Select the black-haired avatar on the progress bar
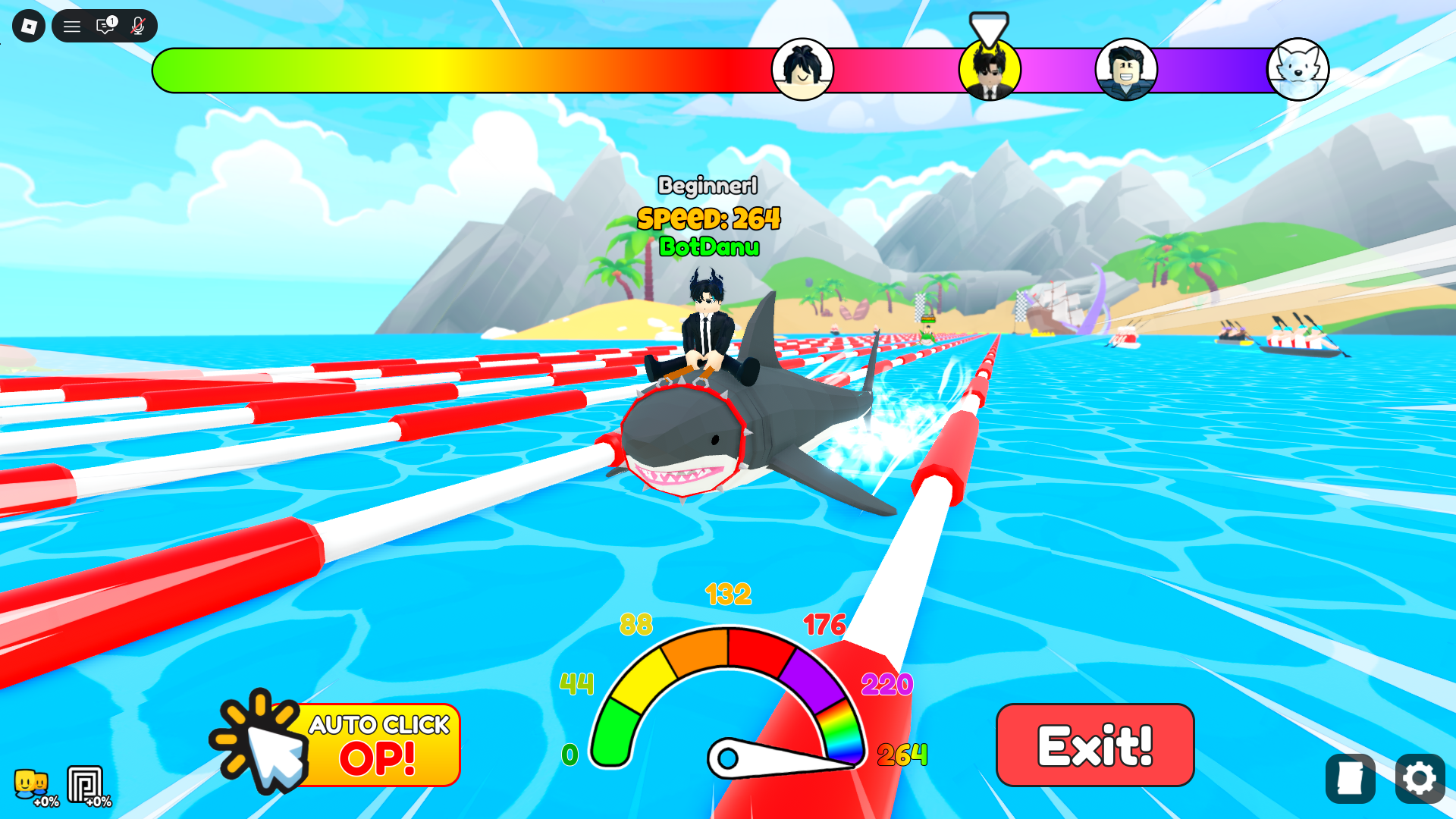Viewport: 1456px width, 819px height. (803, 69)
